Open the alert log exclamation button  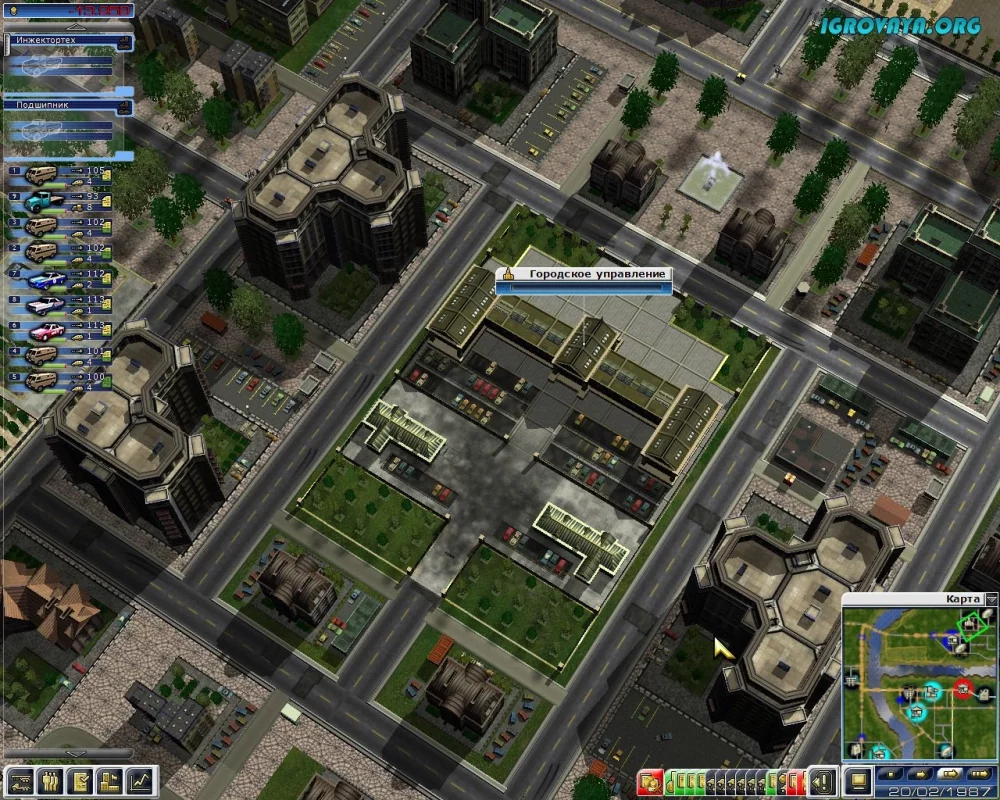coord(824,780)
